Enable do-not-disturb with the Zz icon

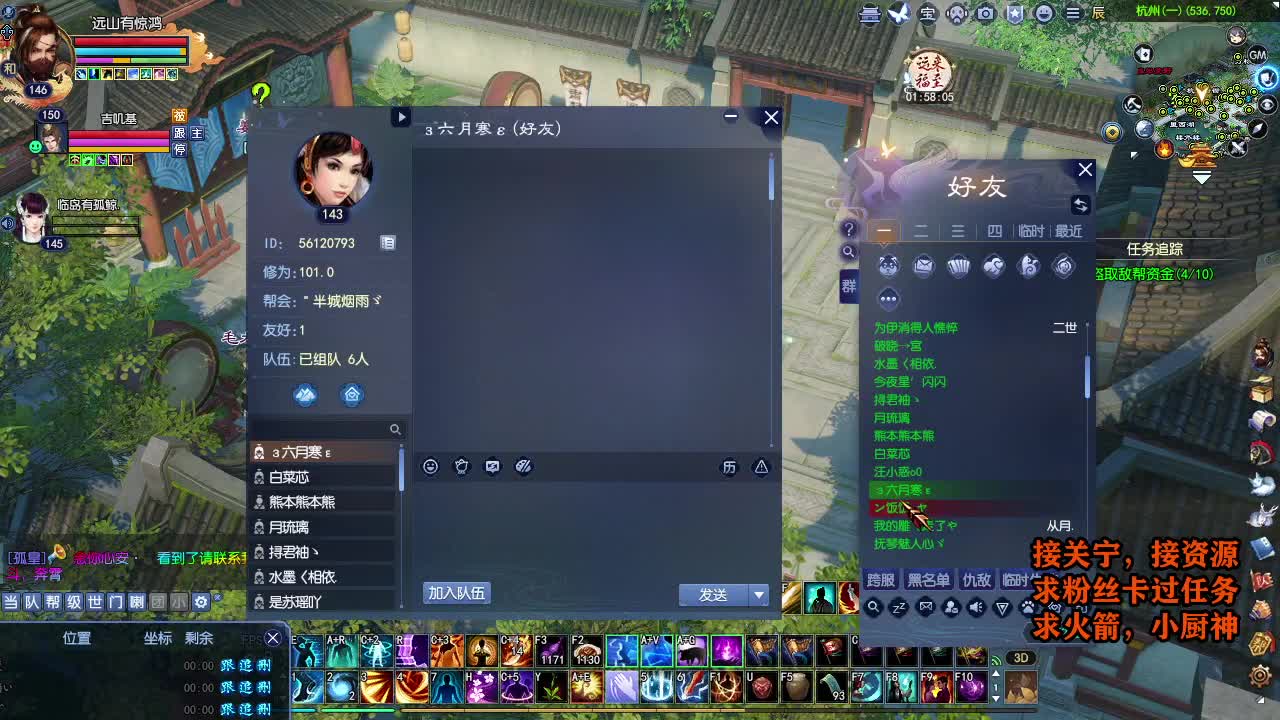[x=898, y=608]
